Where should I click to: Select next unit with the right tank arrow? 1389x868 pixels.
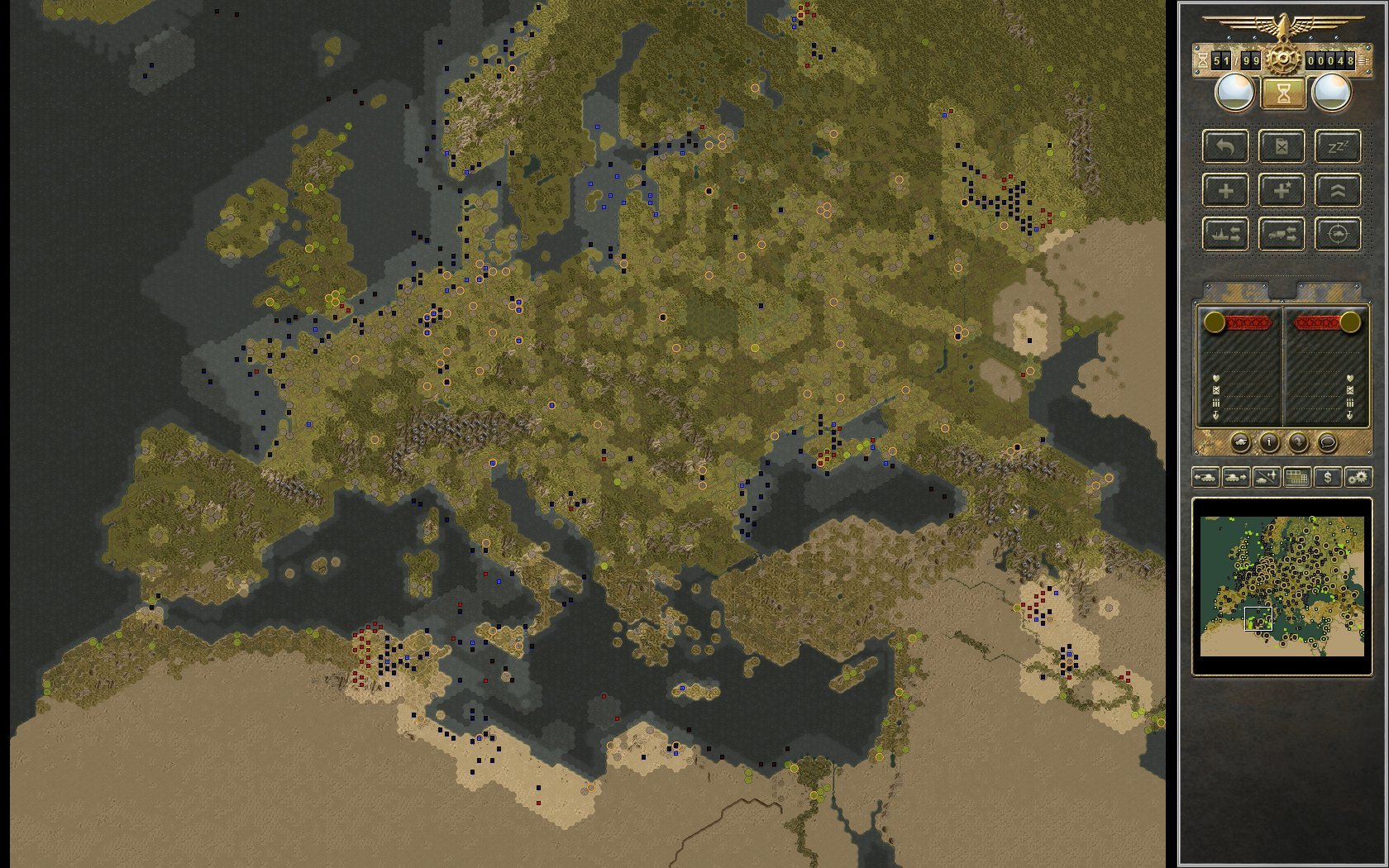click(x=1235, y=477)
